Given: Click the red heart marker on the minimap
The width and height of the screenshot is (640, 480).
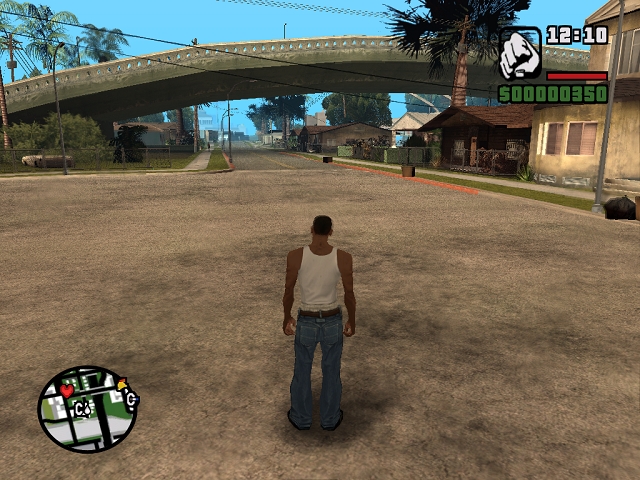Looking at the screenshot, I should pos(67,390).
